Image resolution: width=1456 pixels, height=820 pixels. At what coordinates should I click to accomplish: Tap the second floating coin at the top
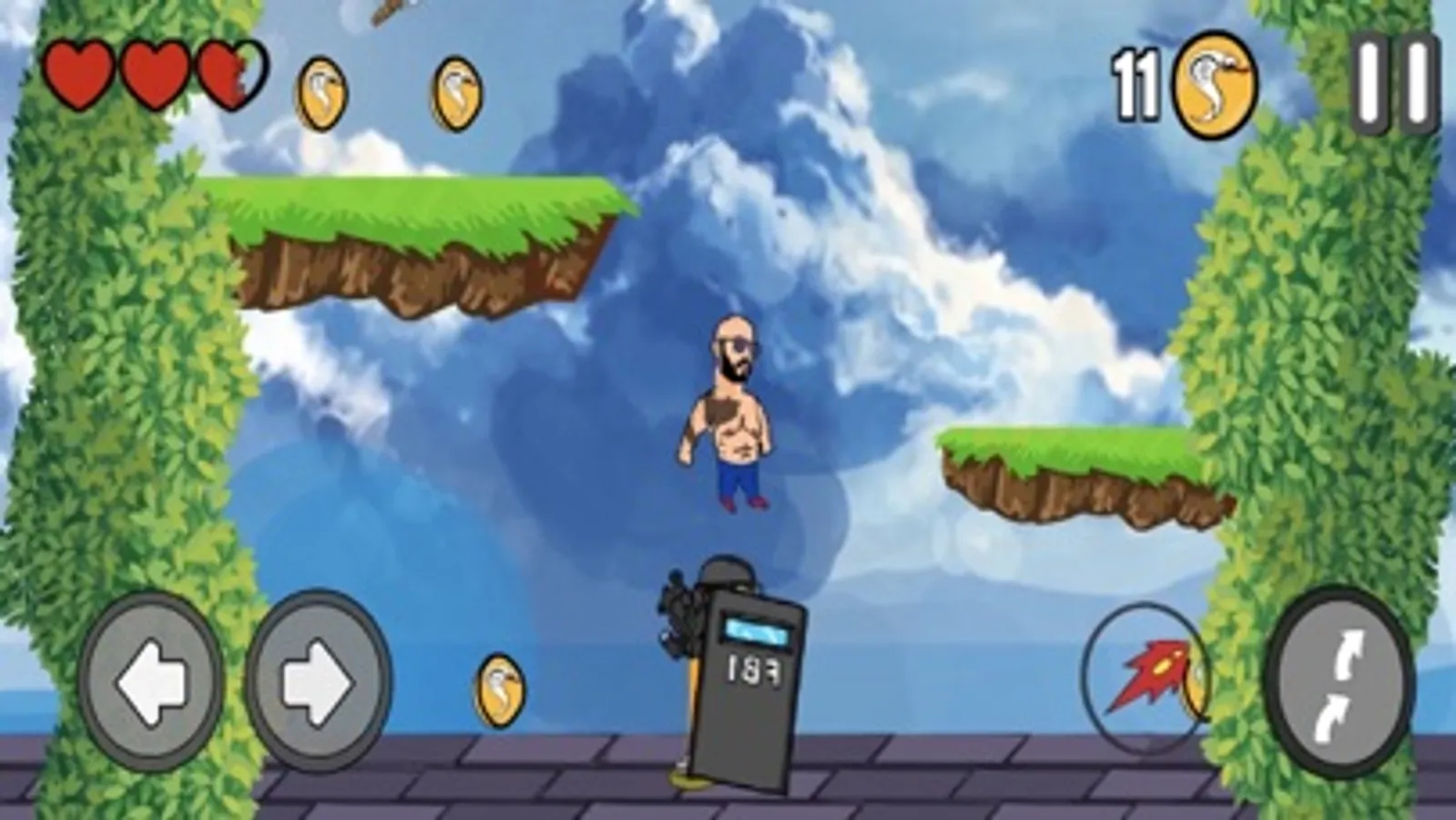click(453, 93)
